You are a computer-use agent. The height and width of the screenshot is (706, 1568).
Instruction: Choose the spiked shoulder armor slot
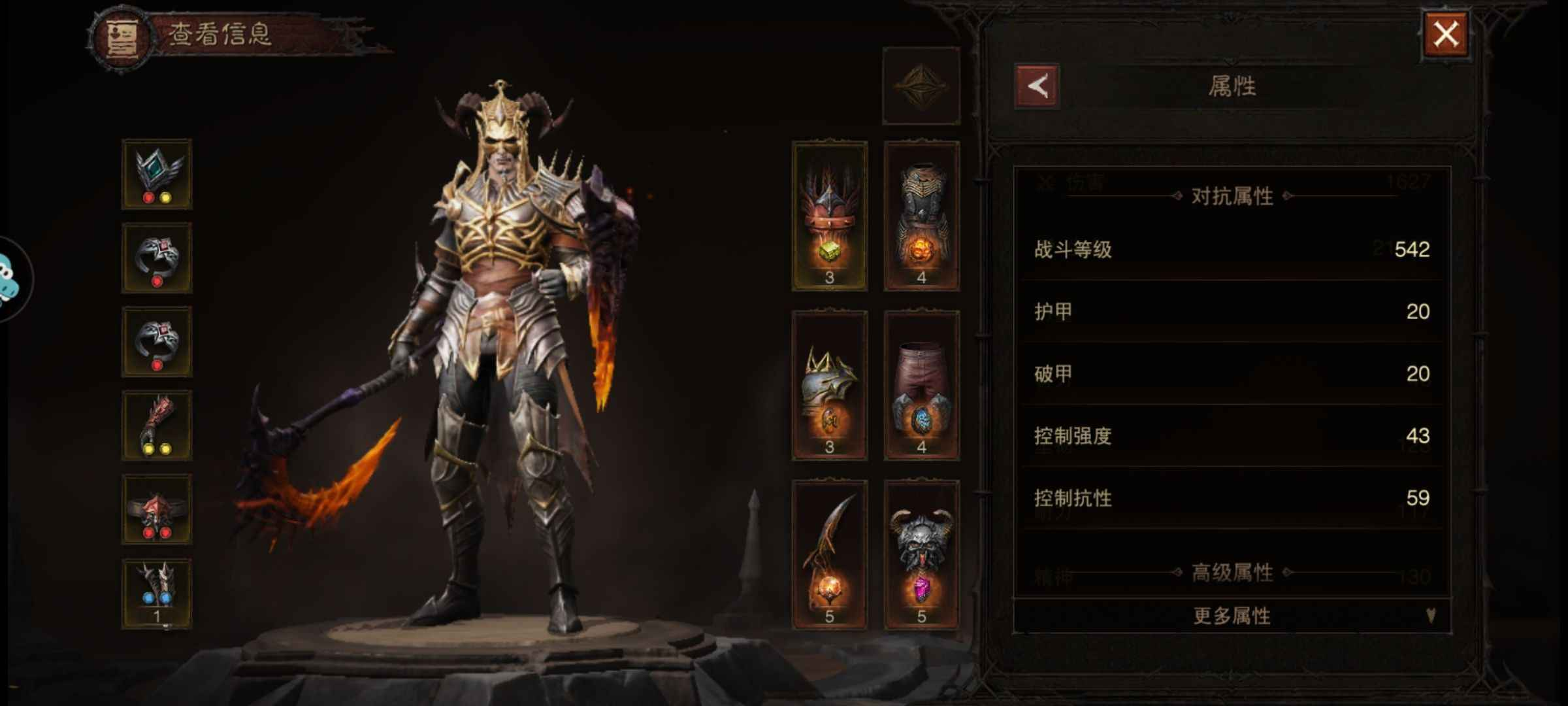click(x=829, y=386)
